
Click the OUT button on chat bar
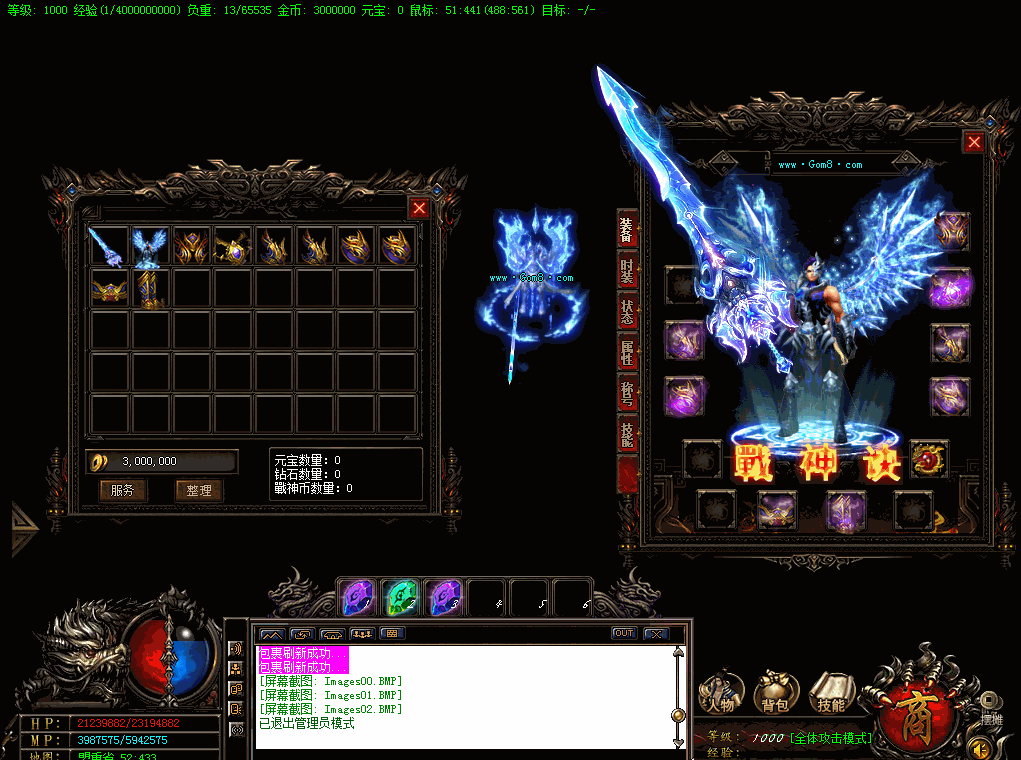(624, 634)
